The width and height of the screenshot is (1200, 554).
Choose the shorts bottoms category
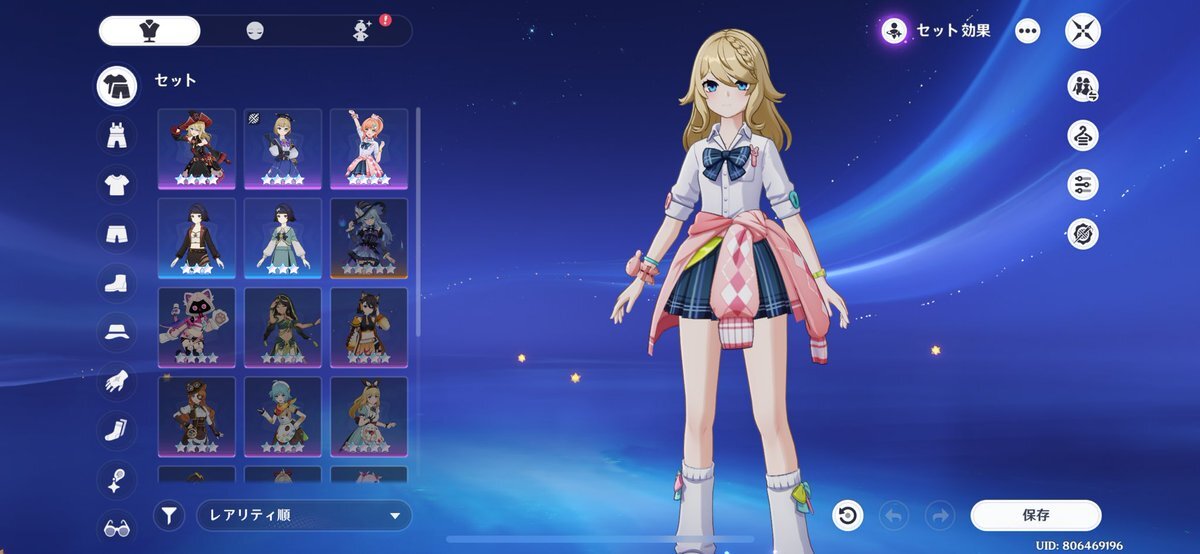(x=117, y=233)
